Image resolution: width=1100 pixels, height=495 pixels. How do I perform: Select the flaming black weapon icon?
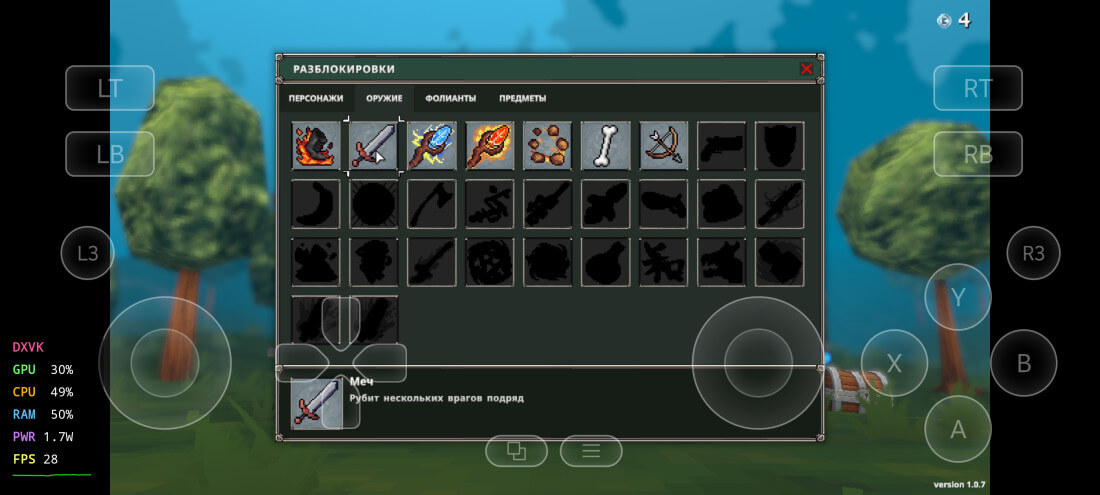[x=316, y=146]
